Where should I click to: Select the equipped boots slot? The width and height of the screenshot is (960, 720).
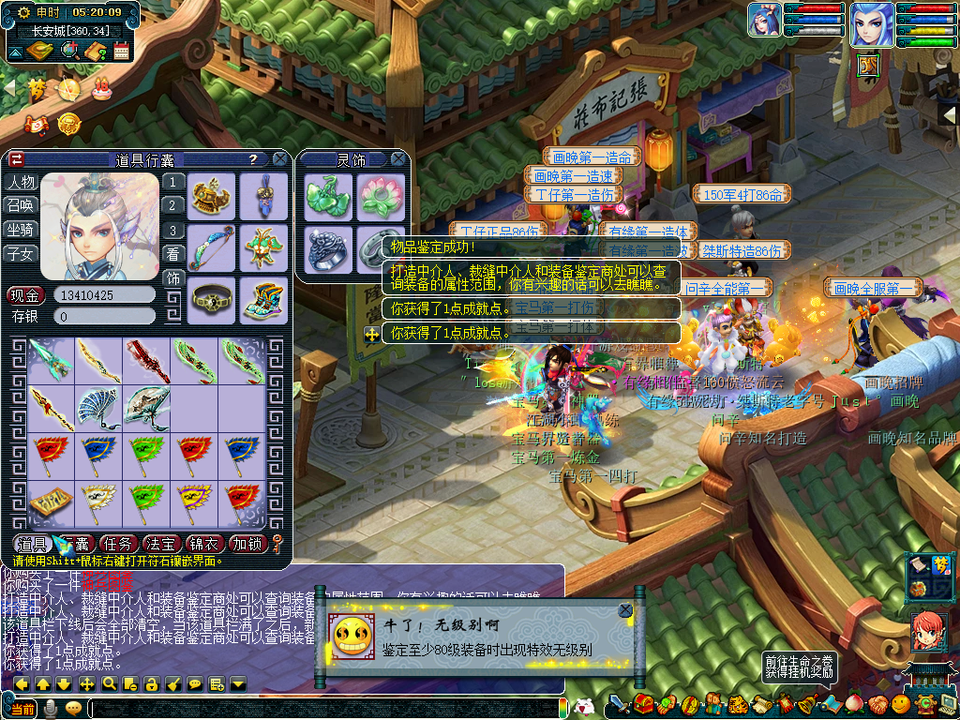[259, 299]
